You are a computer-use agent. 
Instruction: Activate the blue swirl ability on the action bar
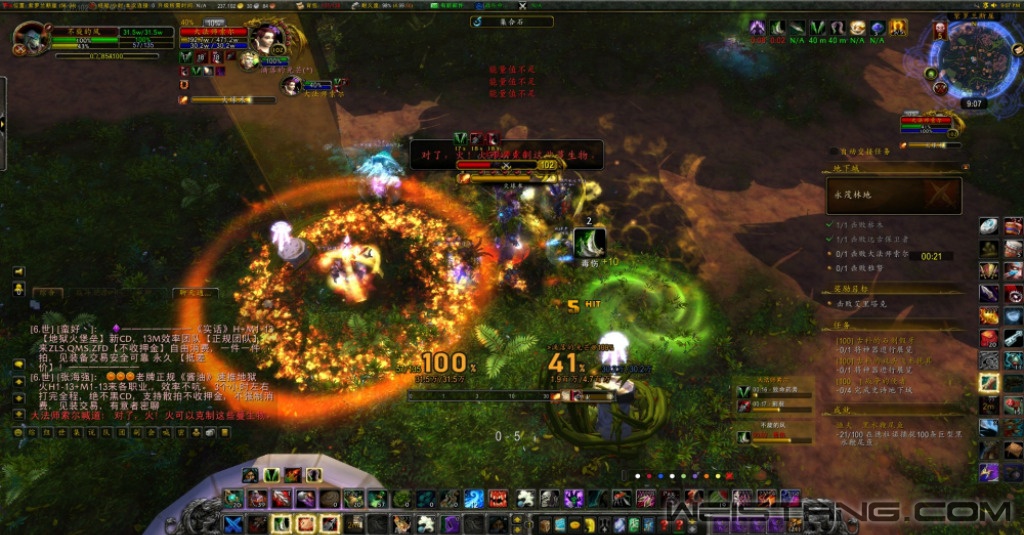point(474,498)
